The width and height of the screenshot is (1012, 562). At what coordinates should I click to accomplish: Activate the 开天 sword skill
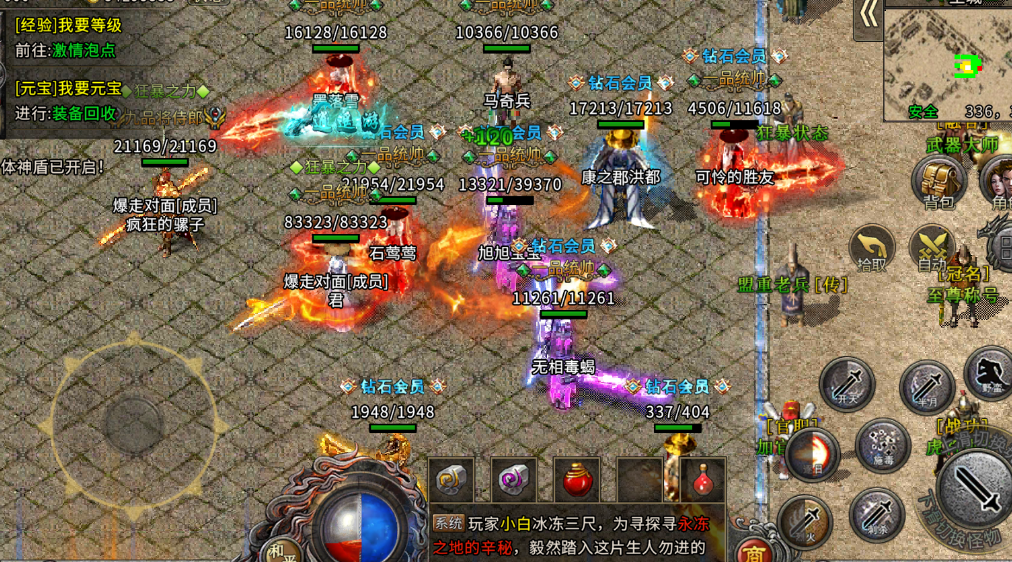coord(847,383)
